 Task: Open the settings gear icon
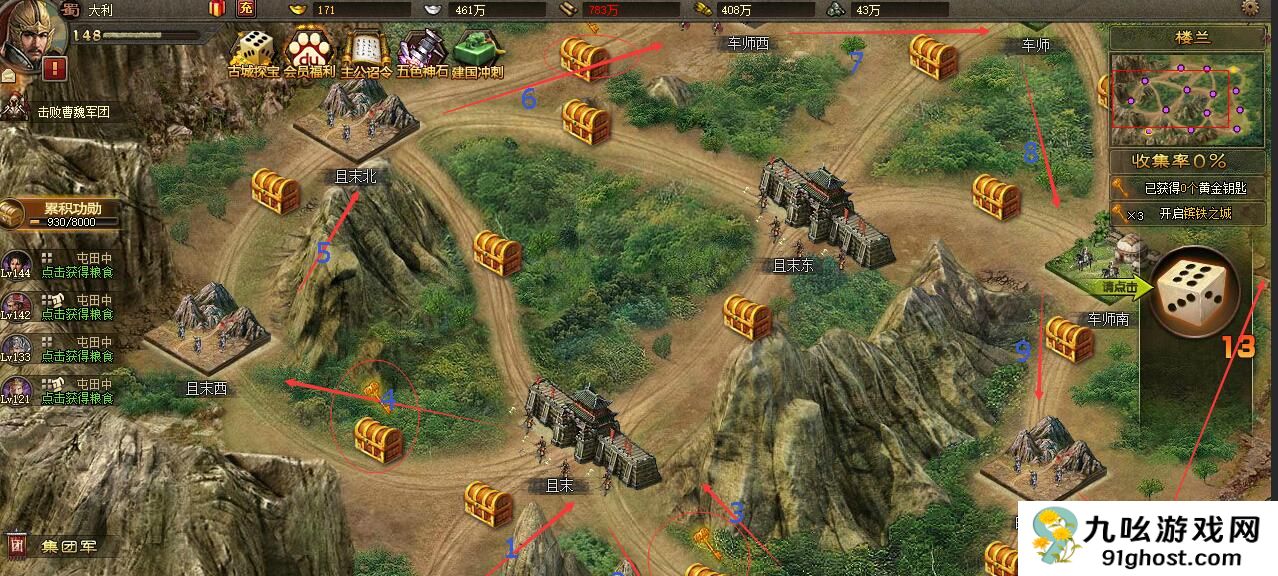coord(1250,8)
